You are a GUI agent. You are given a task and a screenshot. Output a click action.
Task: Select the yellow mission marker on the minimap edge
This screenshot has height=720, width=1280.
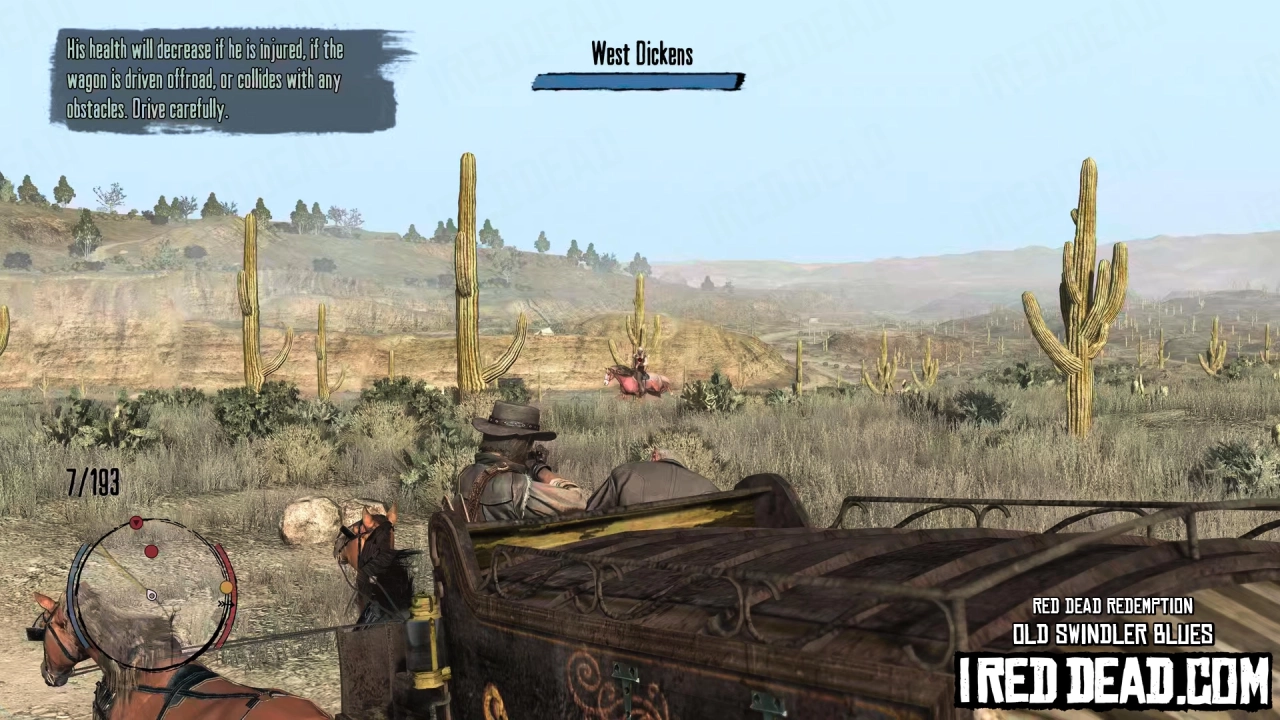pos(226,588)
